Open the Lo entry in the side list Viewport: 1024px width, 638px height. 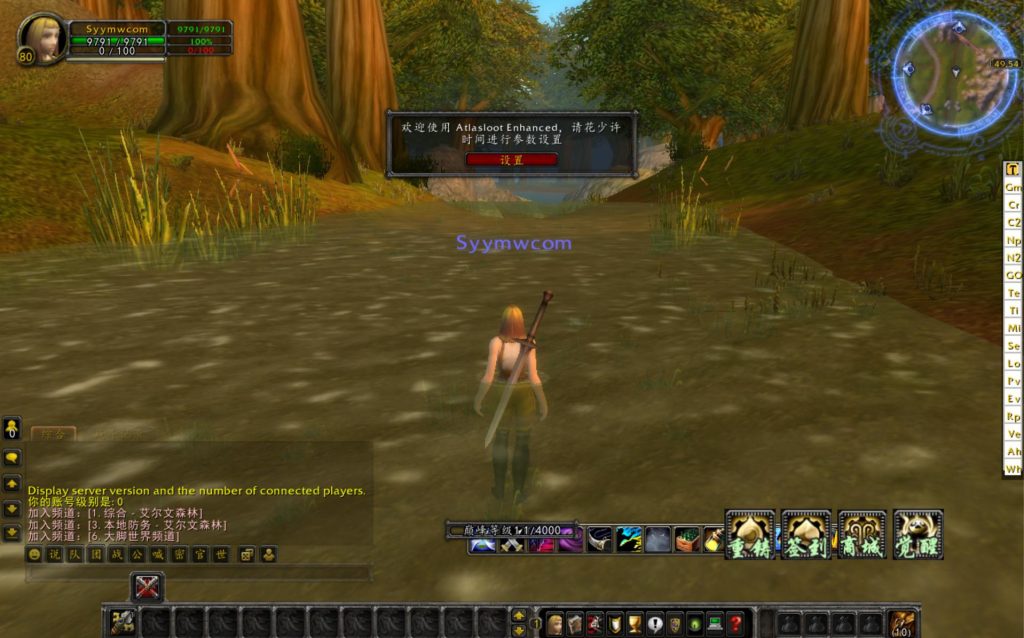coord(1013,364)
